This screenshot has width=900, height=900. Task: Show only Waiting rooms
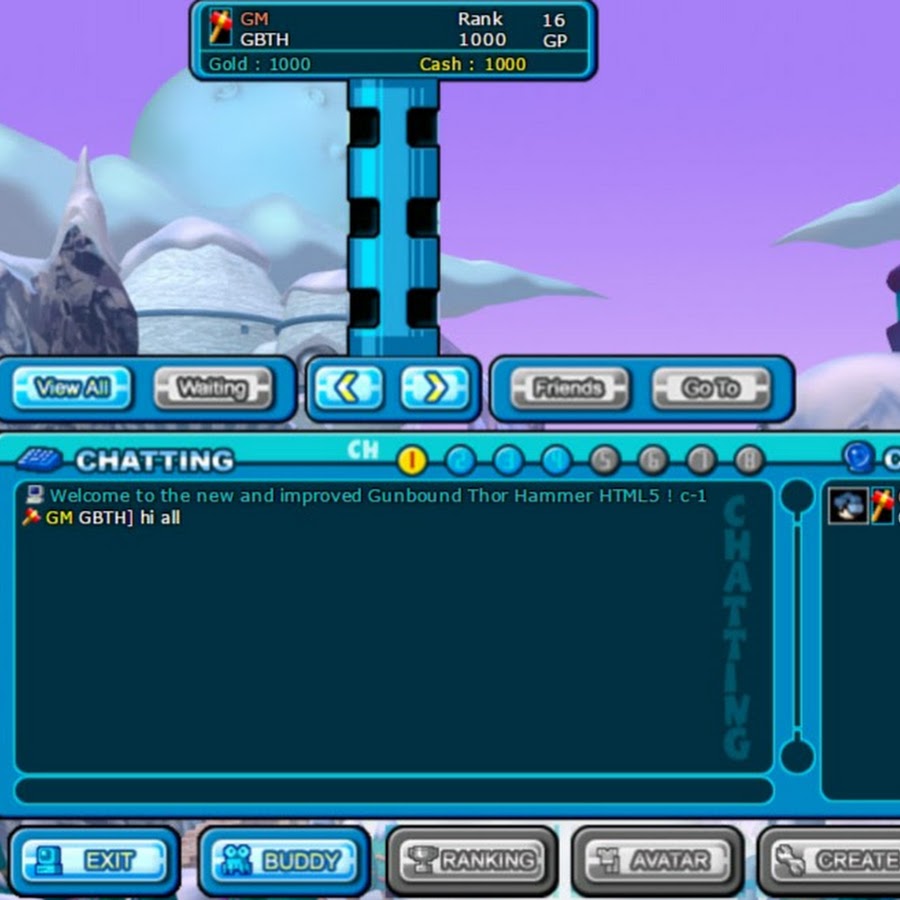[213, 388]
